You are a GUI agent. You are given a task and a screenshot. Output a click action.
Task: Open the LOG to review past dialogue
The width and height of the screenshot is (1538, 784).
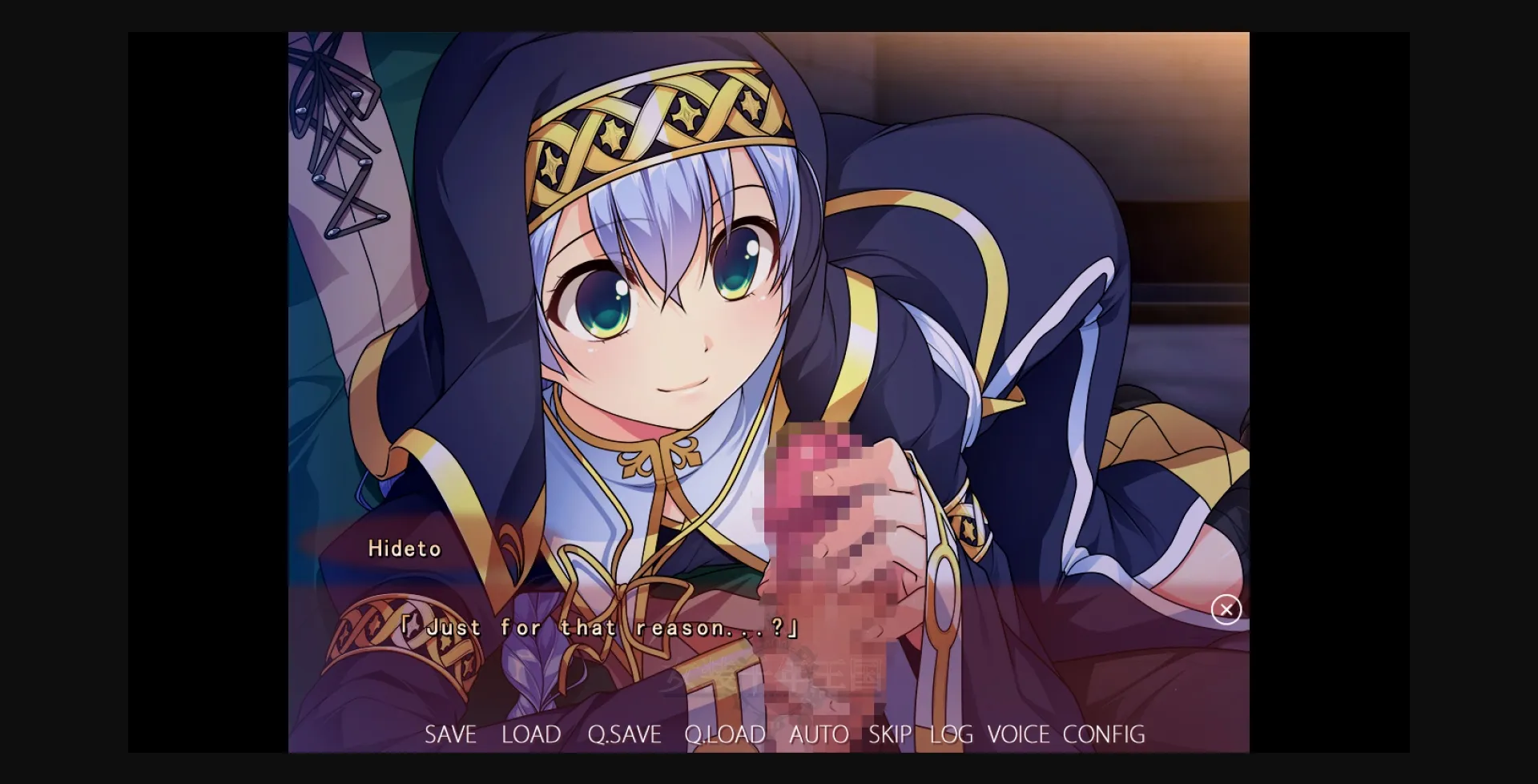[950, 734]
